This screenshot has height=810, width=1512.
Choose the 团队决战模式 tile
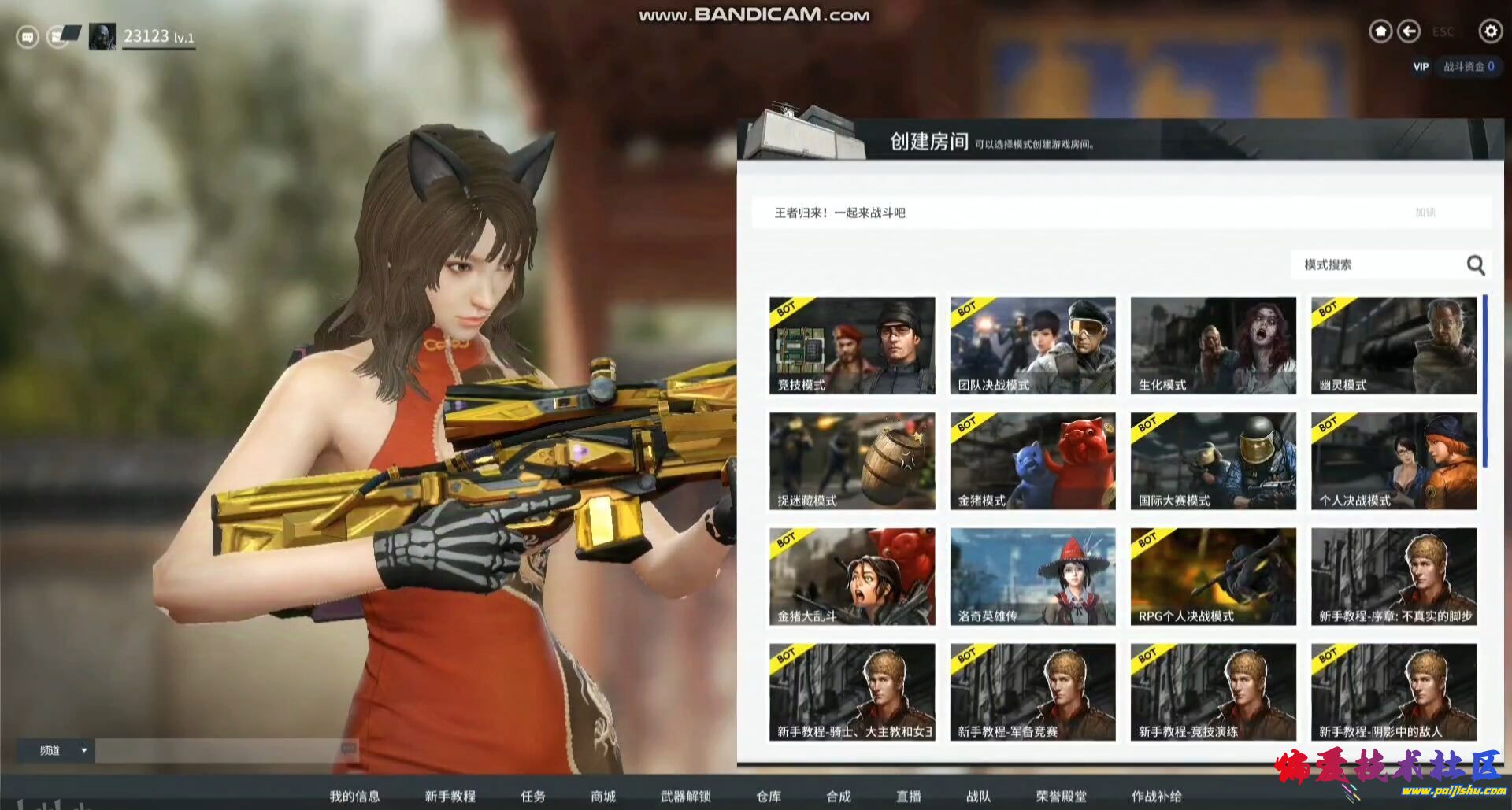click(1032, 345)
